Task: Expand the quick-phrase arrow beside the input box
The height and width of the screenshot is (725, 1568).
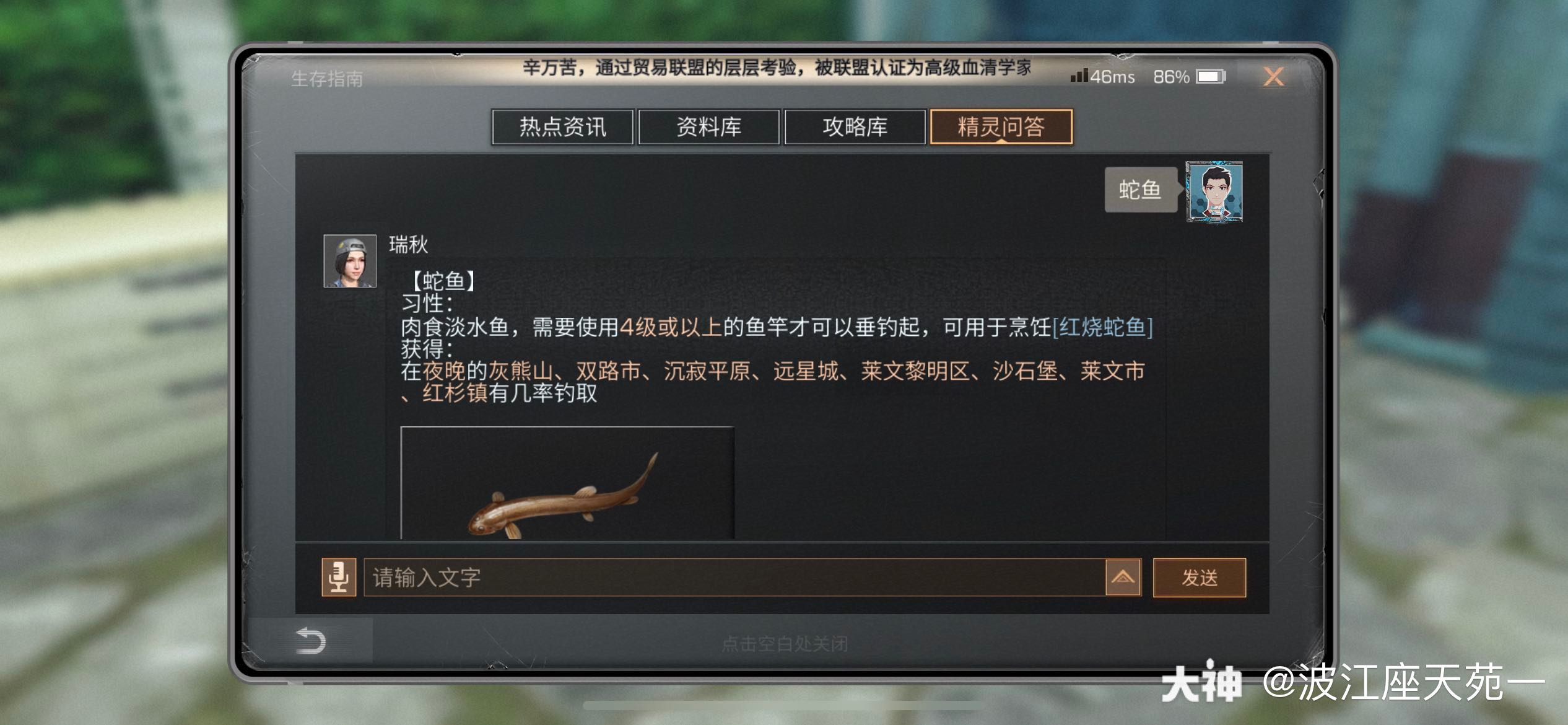Action: 1123,577
